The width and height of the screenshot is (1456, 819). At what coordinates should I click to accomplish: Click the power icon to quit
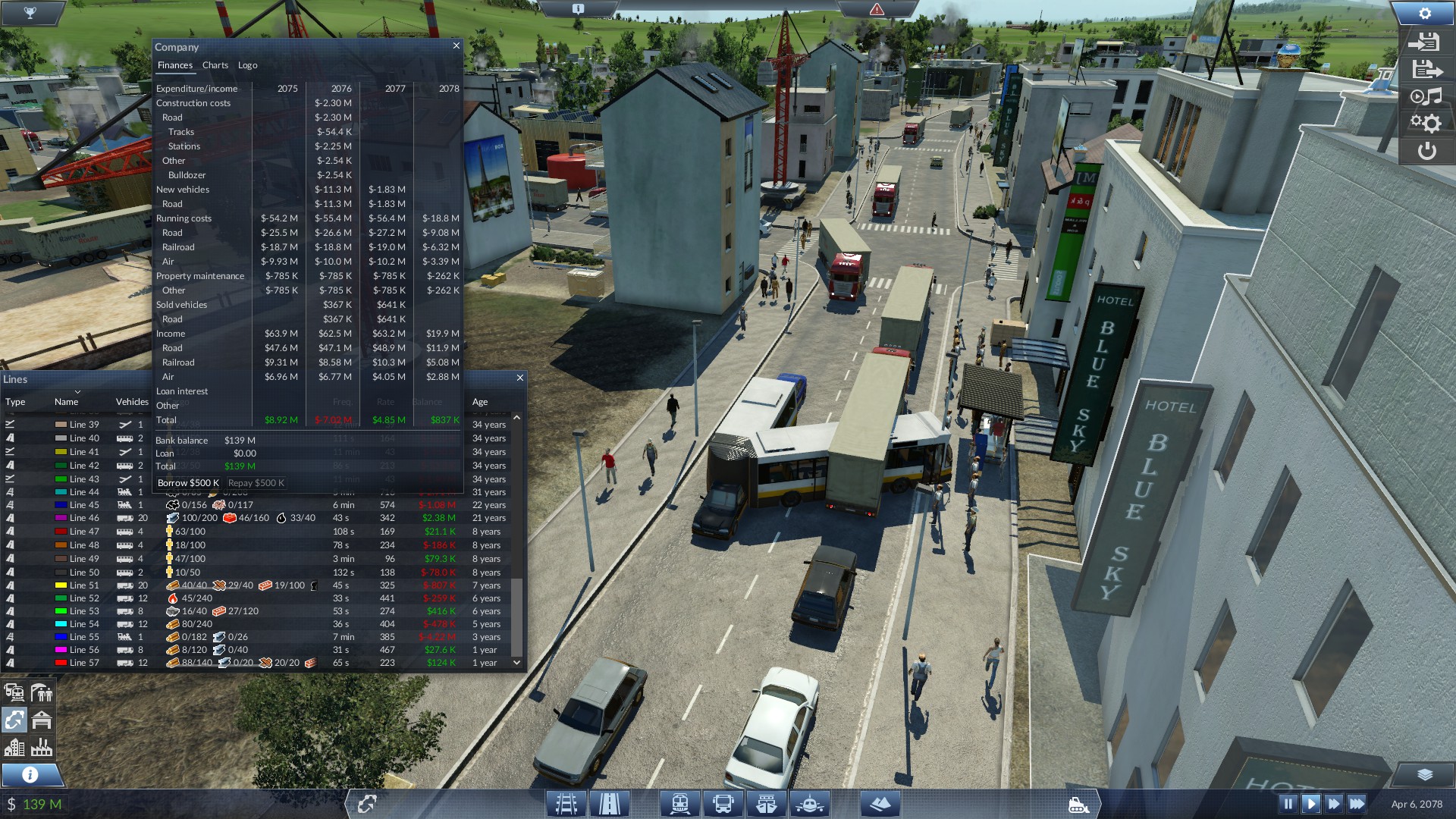[x=1426, y=151]
